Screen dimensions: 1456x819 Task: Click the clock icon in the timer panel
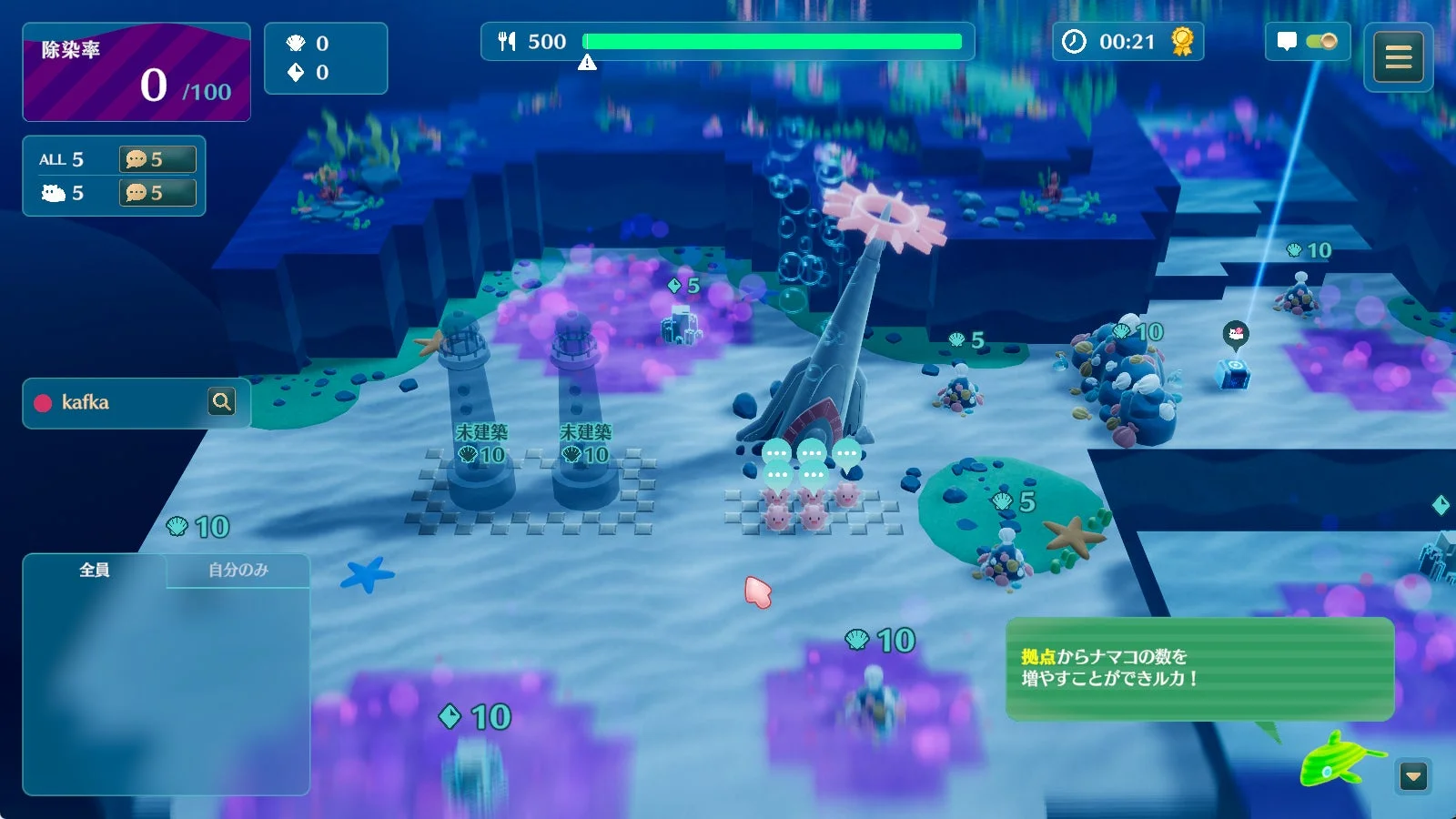(1075, 41)
